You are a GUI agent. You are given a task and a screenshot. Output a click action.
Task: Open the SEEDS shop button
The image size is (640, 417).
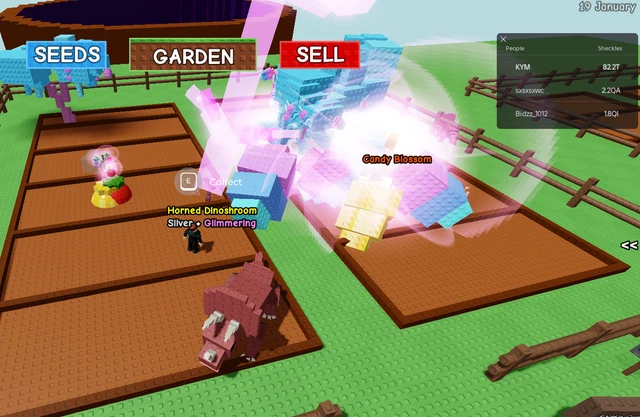(67, 55)
